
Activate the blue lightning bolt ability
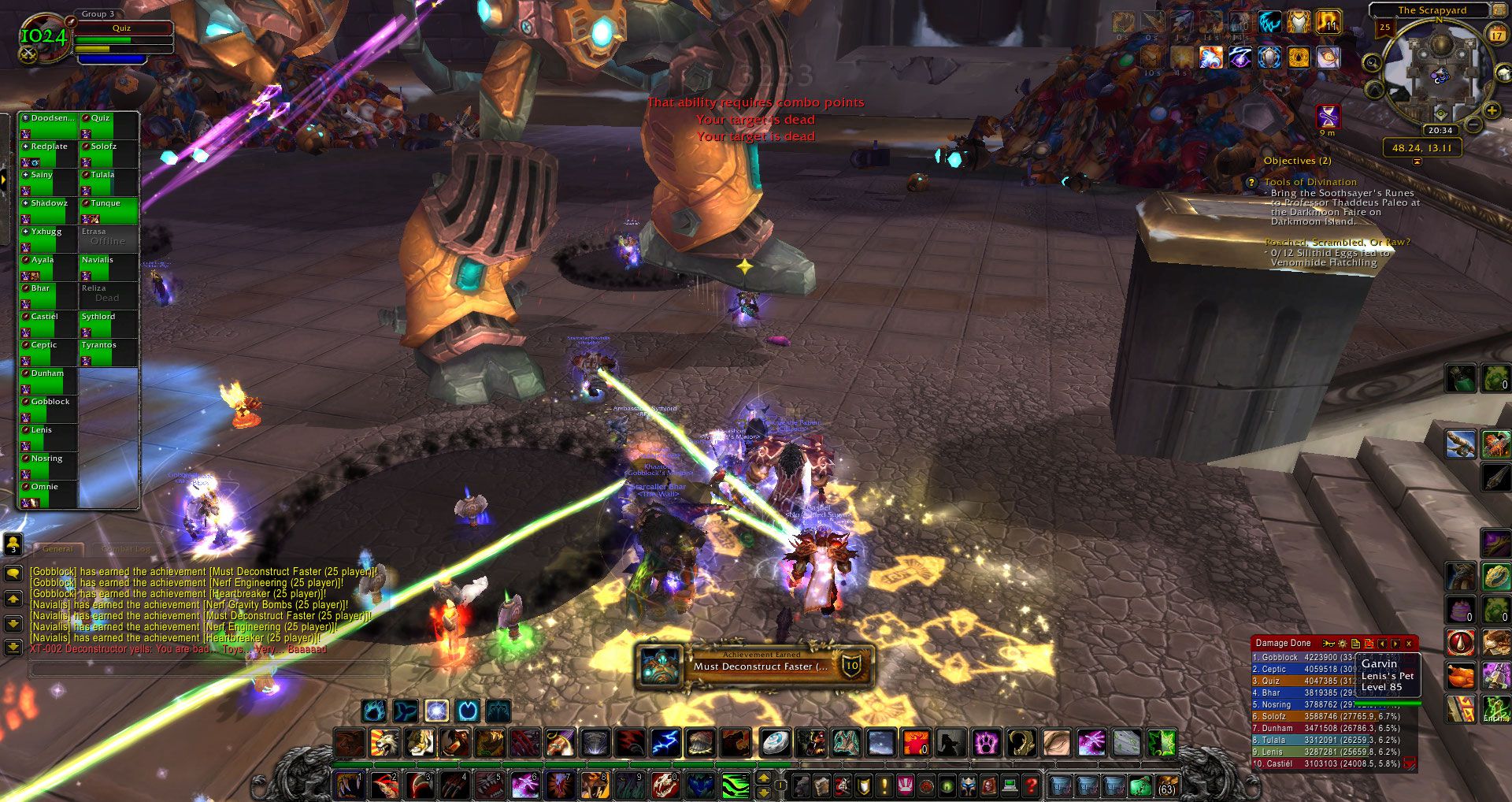coord(665,742)
